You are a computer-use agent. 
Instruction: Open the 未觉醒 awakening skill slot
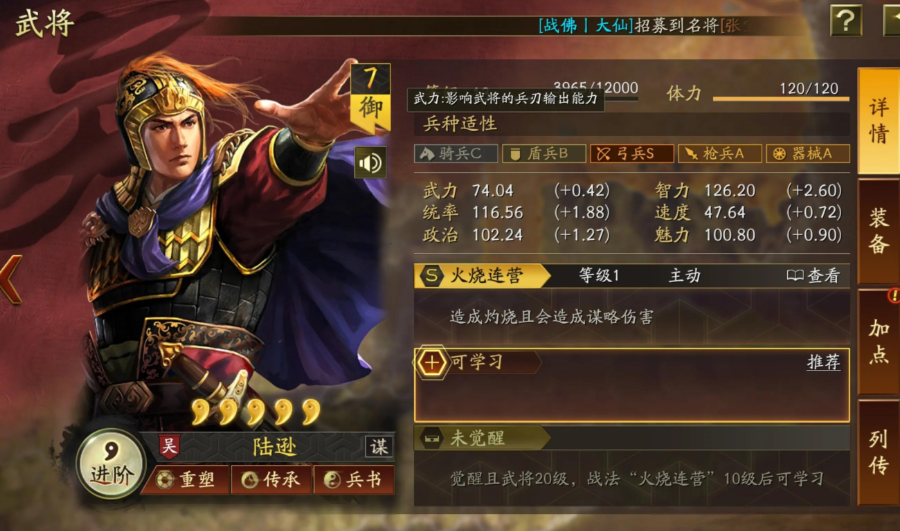click(482, 438)
